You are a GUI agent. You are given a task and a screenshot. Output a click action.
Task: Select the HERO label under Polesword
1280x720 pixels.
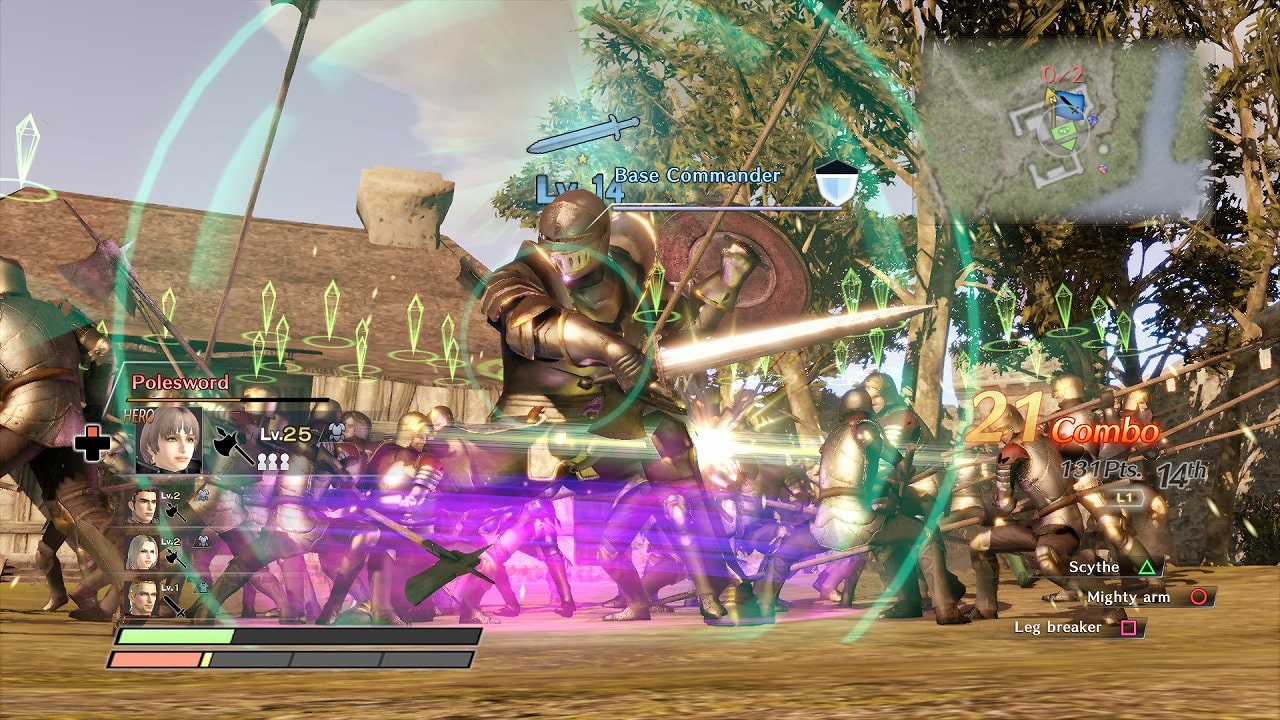coord(137,413)
